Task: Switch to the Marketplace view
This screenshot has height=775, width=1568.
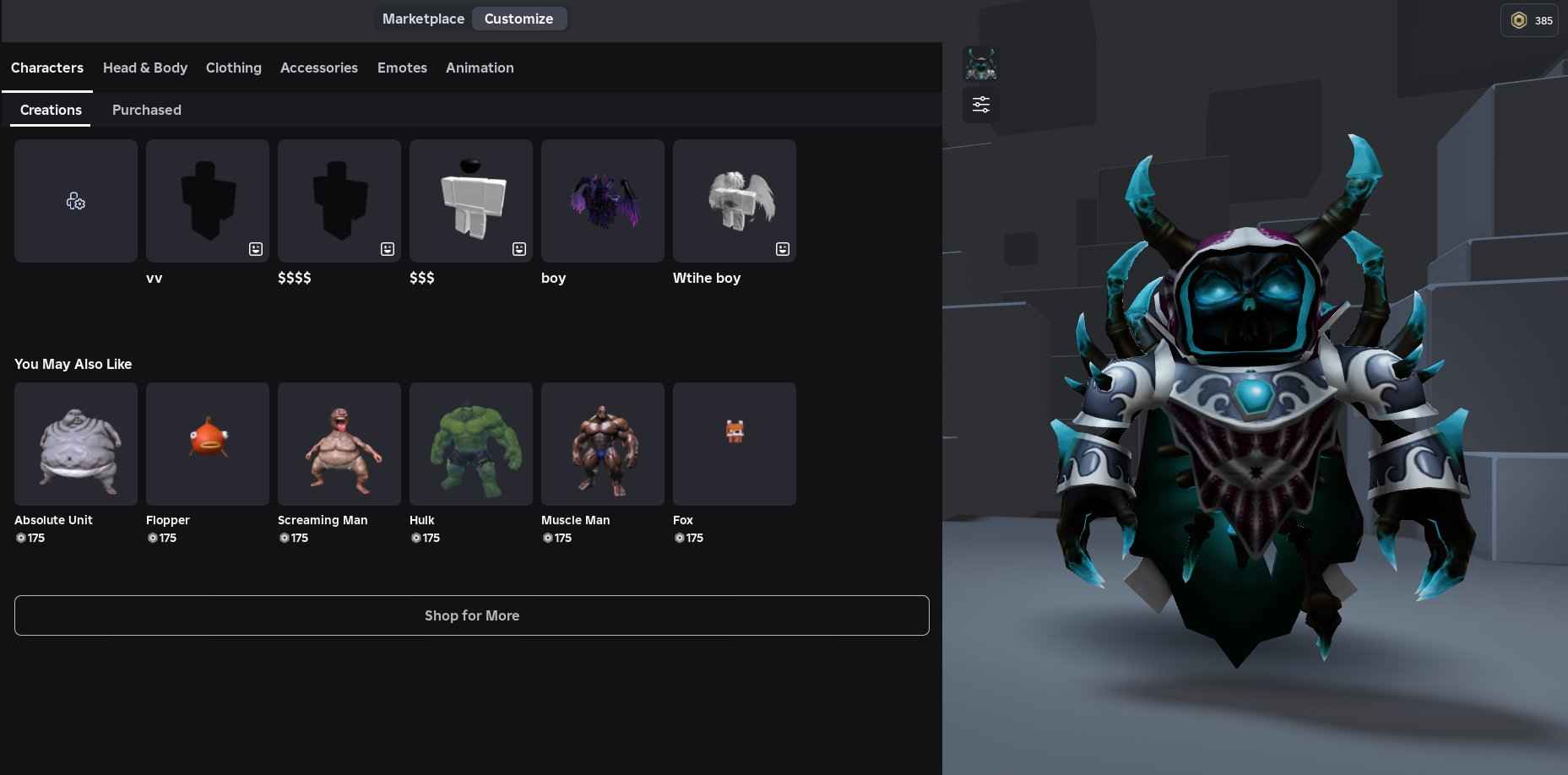Action: coord(423,19)
